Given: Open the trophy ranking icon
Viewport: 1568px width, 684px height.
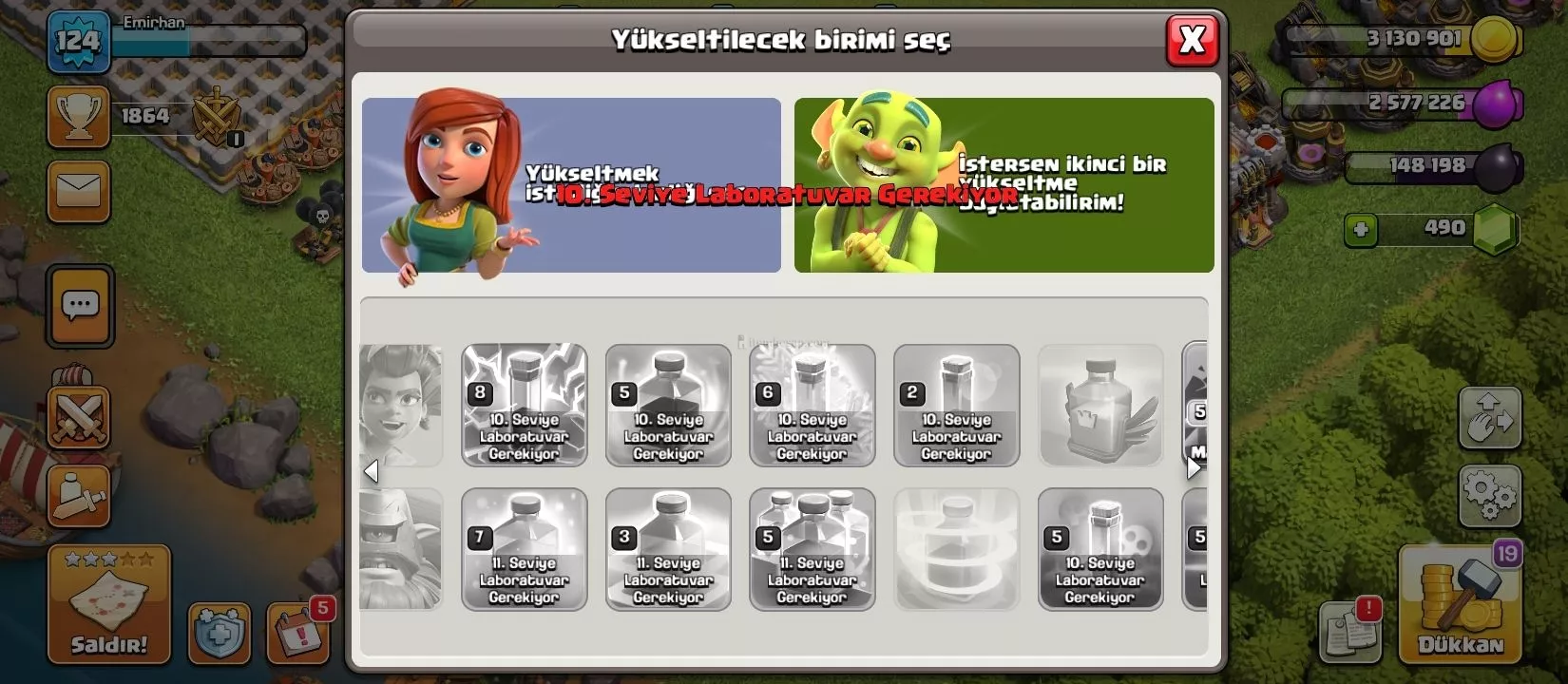Looking at the screenshot, I should pyautogui.click(x=78, y=117).
